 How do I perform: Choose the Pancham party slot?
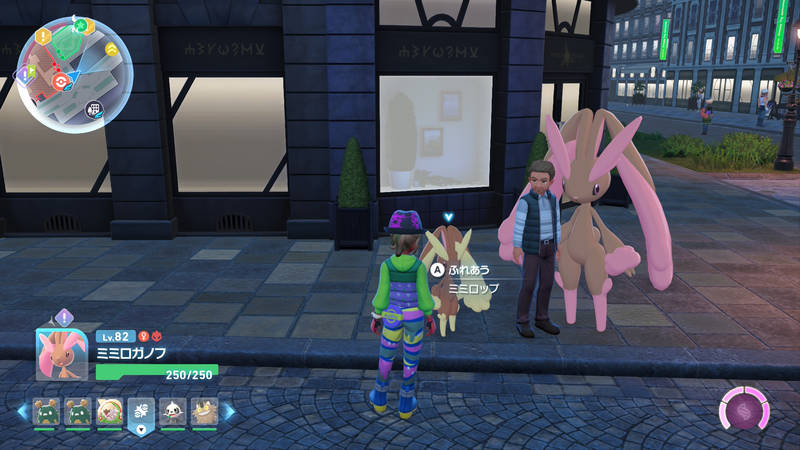point(172,409)
